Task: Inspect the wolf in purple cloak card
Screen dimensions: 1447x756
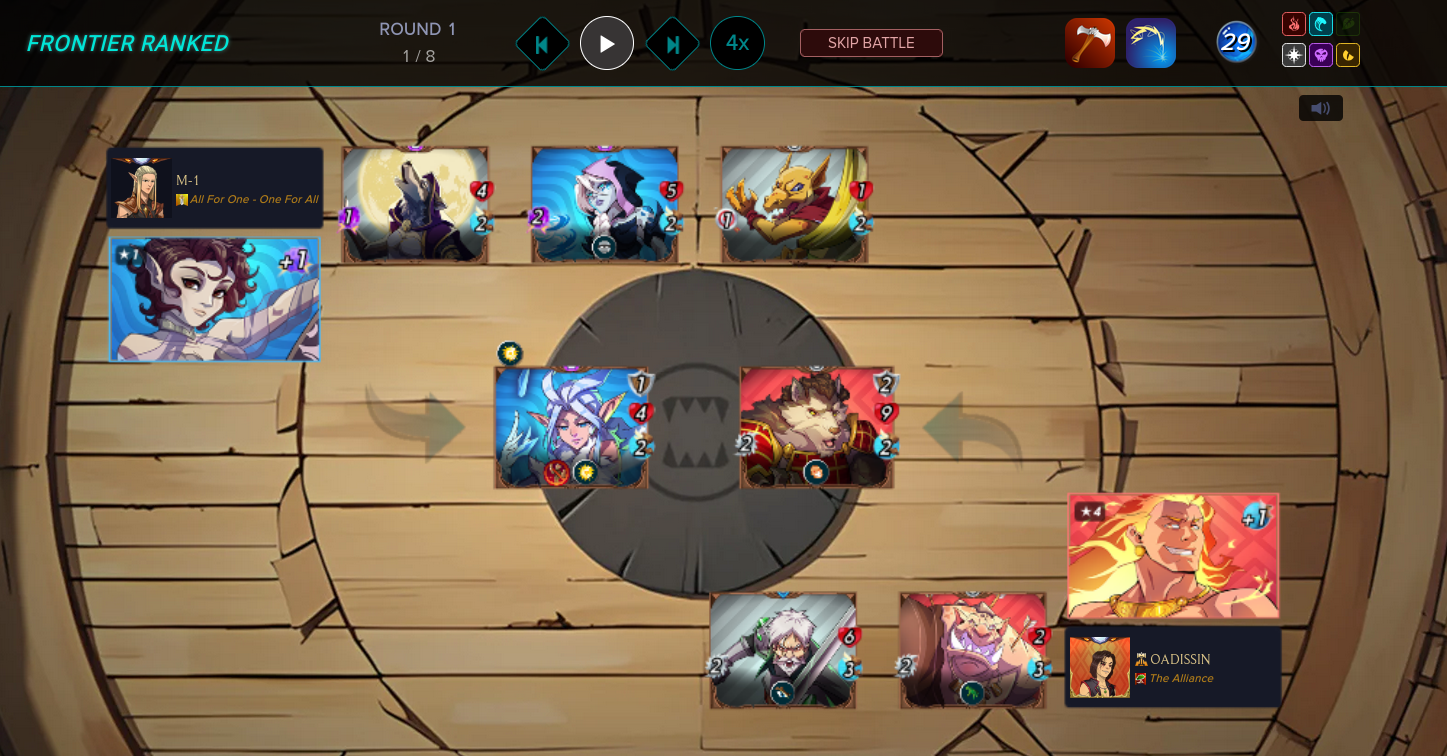Action: (x=415, y=206)
